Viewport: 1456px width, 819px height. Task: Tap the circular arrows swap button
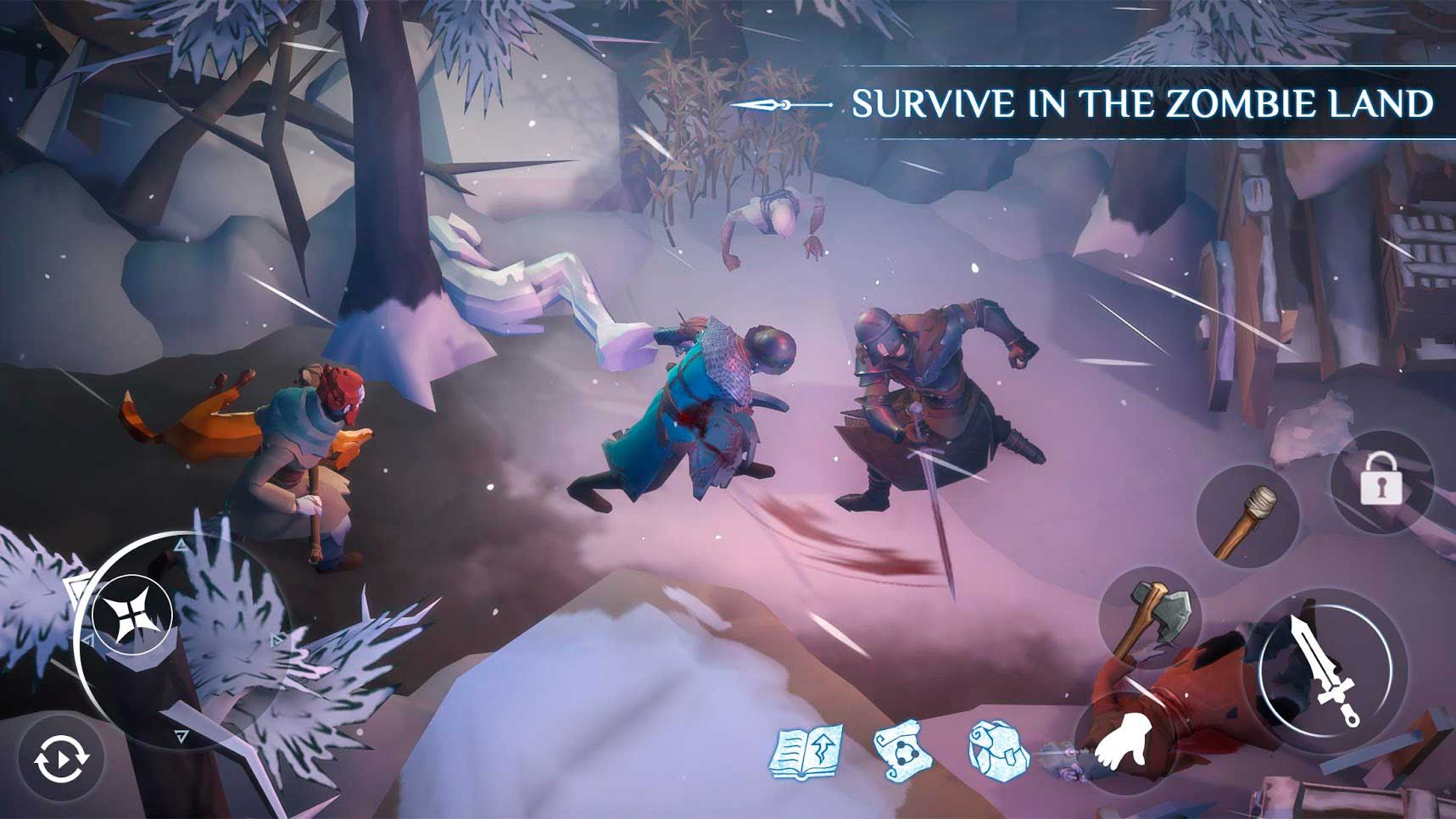[61, 758]
